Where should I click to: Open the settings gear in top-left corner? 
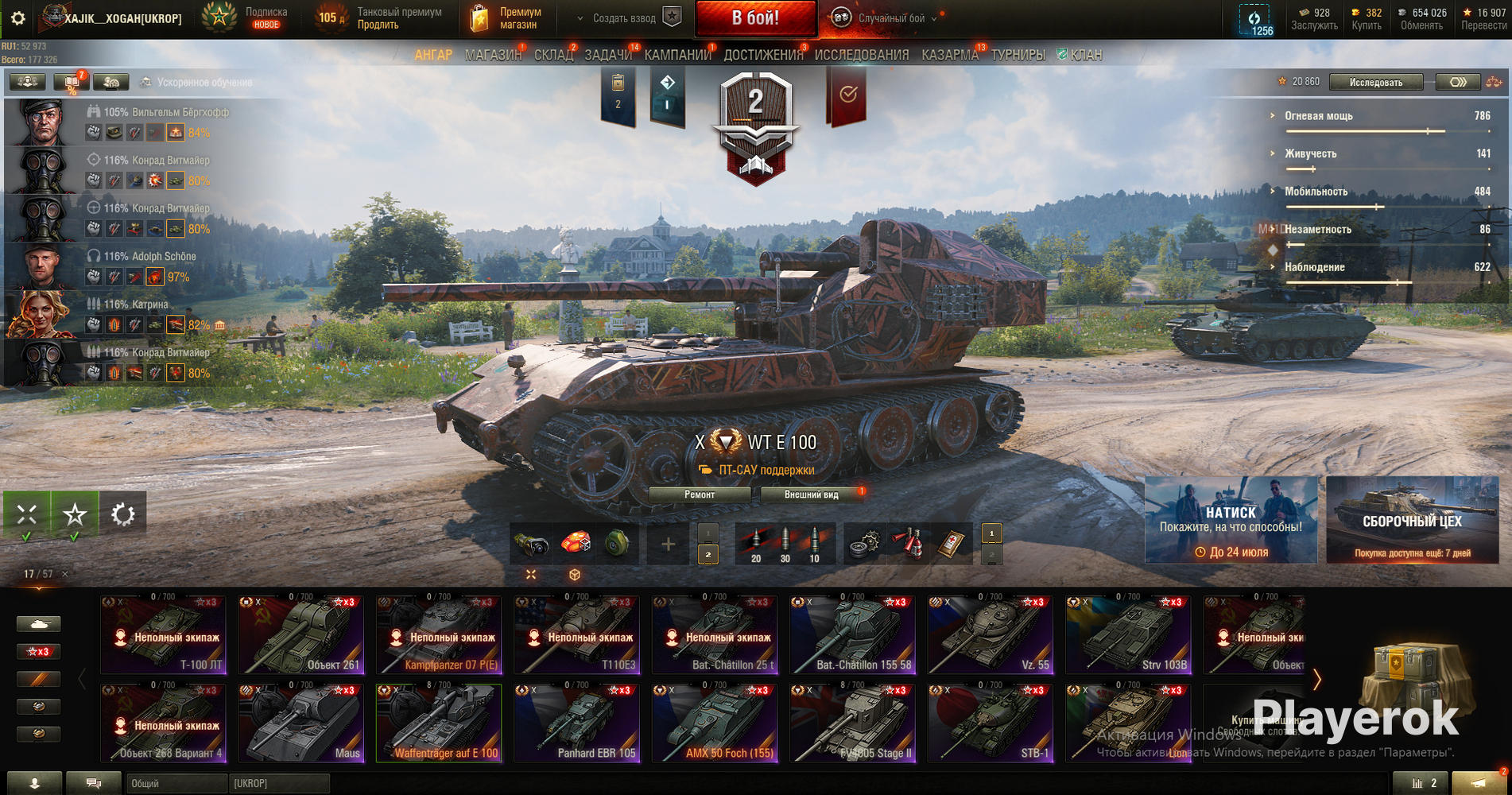[18, 17]
